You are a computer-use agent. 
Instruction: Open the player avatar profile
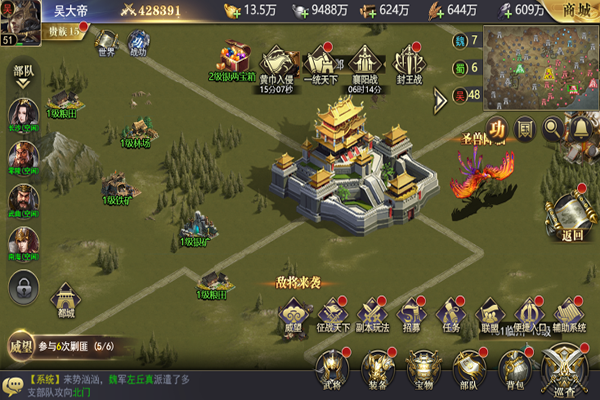[x=20, y=16]
